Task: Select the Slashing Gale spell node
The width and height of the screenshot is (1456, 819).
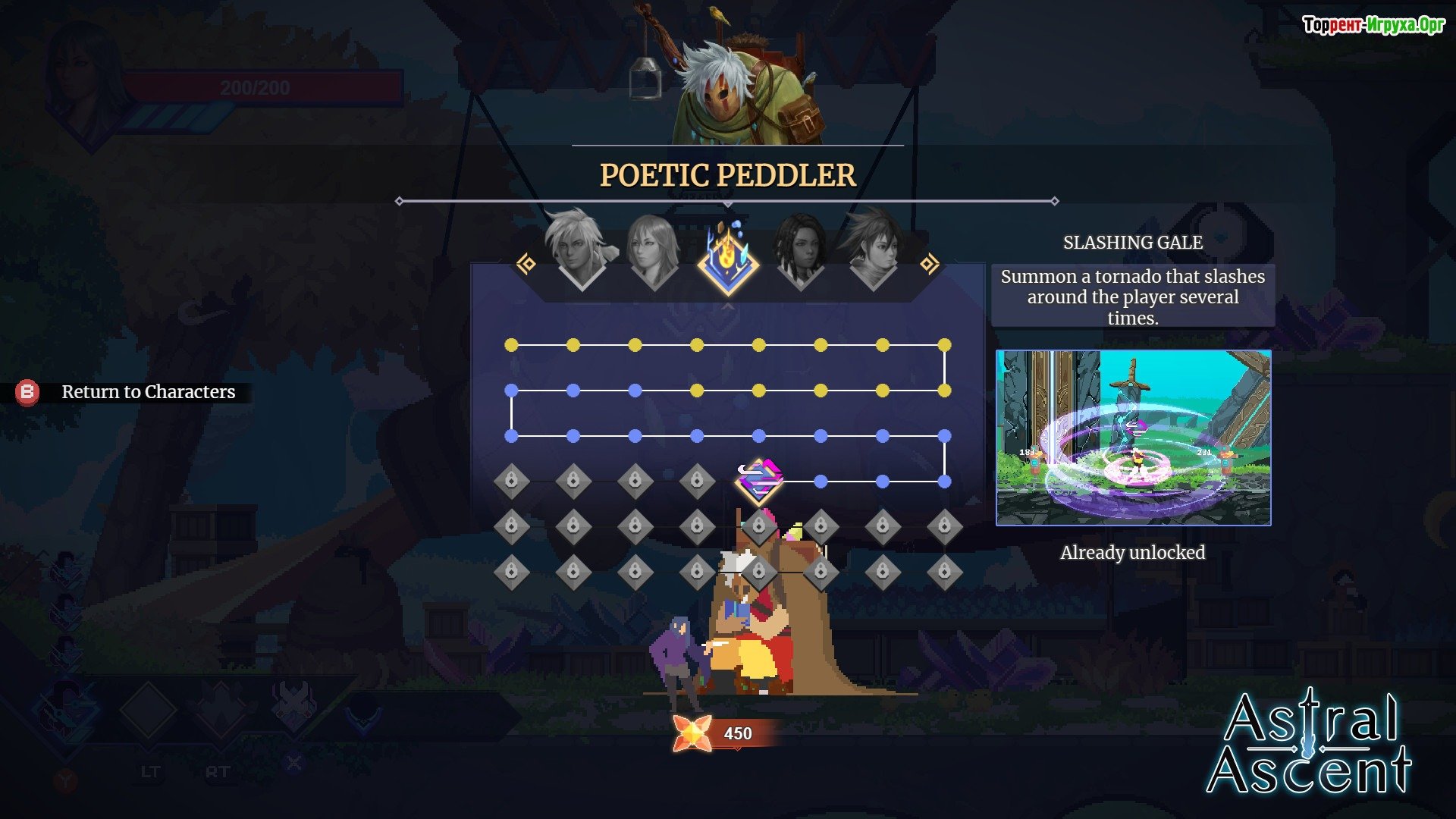Action: (759, 481)
